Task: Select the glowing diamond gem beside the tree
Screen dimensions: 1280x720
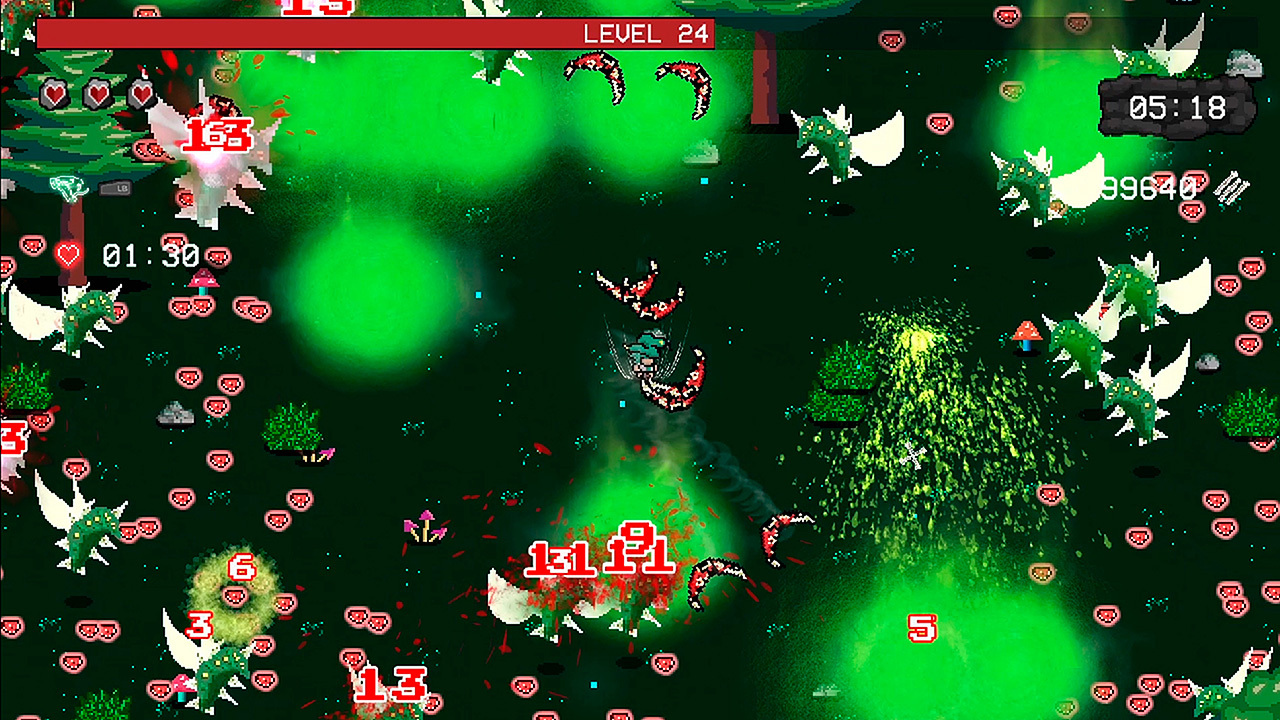Action: (67, 187)
